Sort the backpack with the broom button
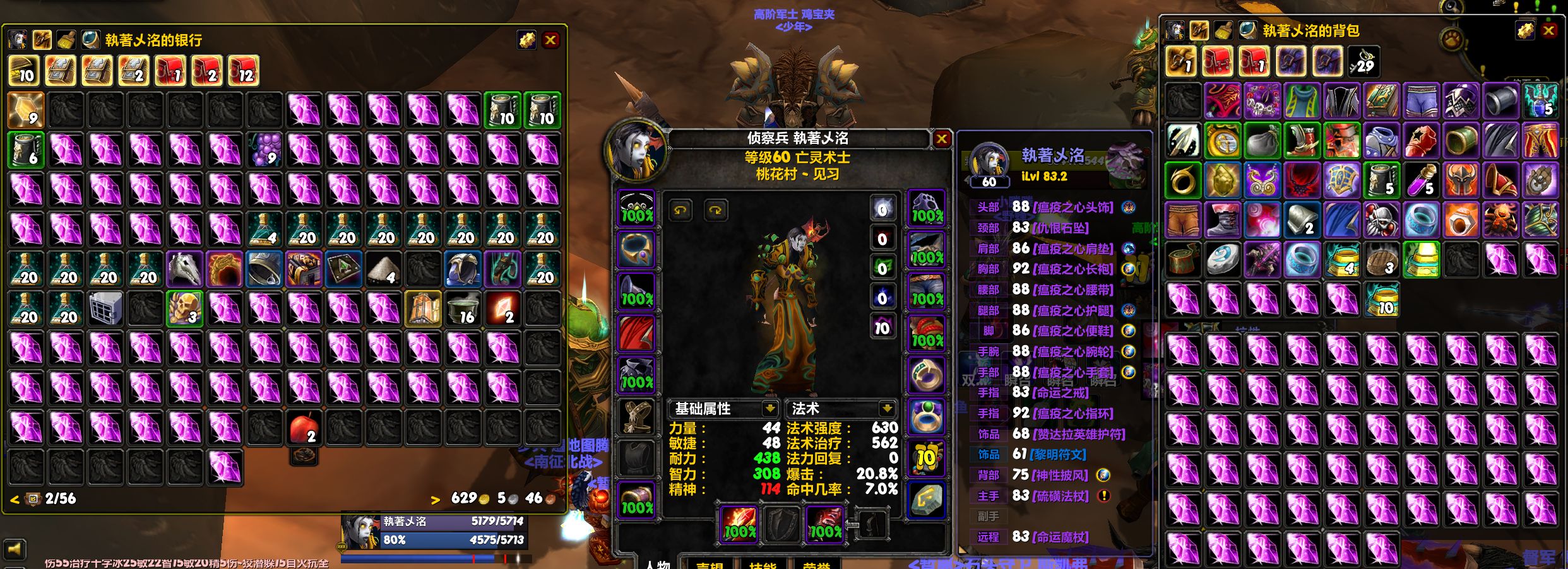 point(1223,30)
